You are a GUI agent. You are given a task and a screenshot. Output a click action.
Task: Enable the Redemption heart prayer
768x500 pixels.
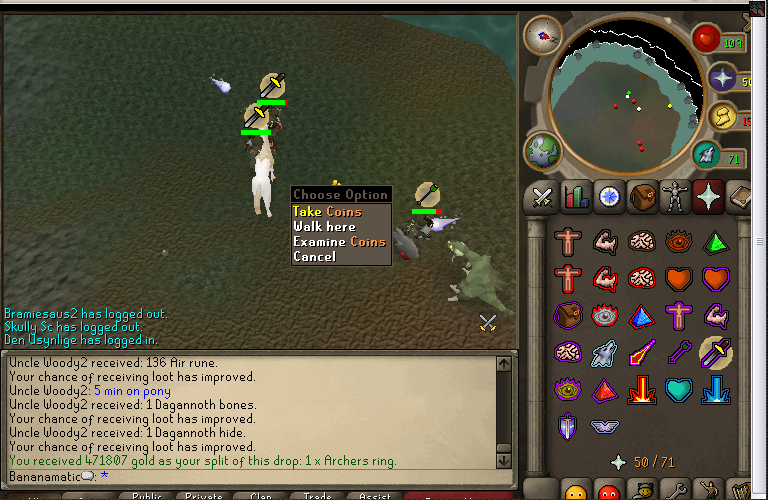point(679,389)
